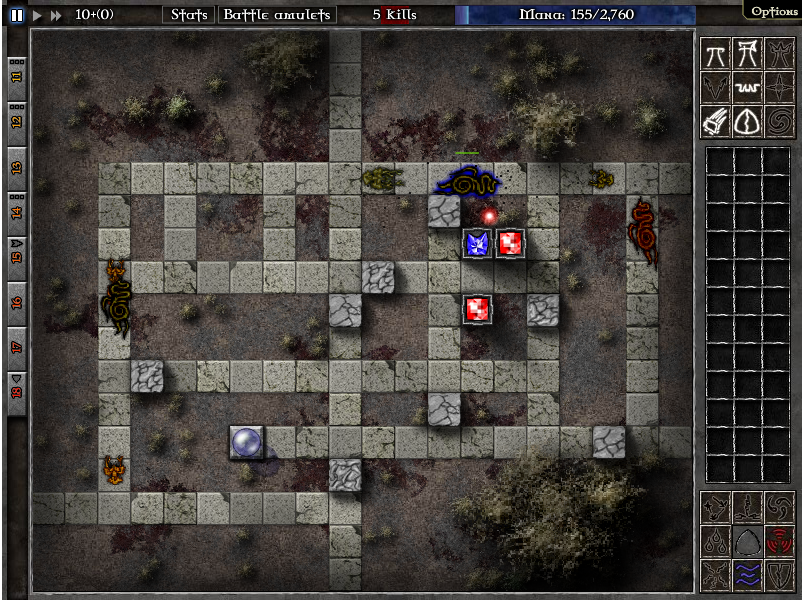Set normal play speed
Image resolution: width=802 pixels, height=600 pixels.
click(37, 15)
